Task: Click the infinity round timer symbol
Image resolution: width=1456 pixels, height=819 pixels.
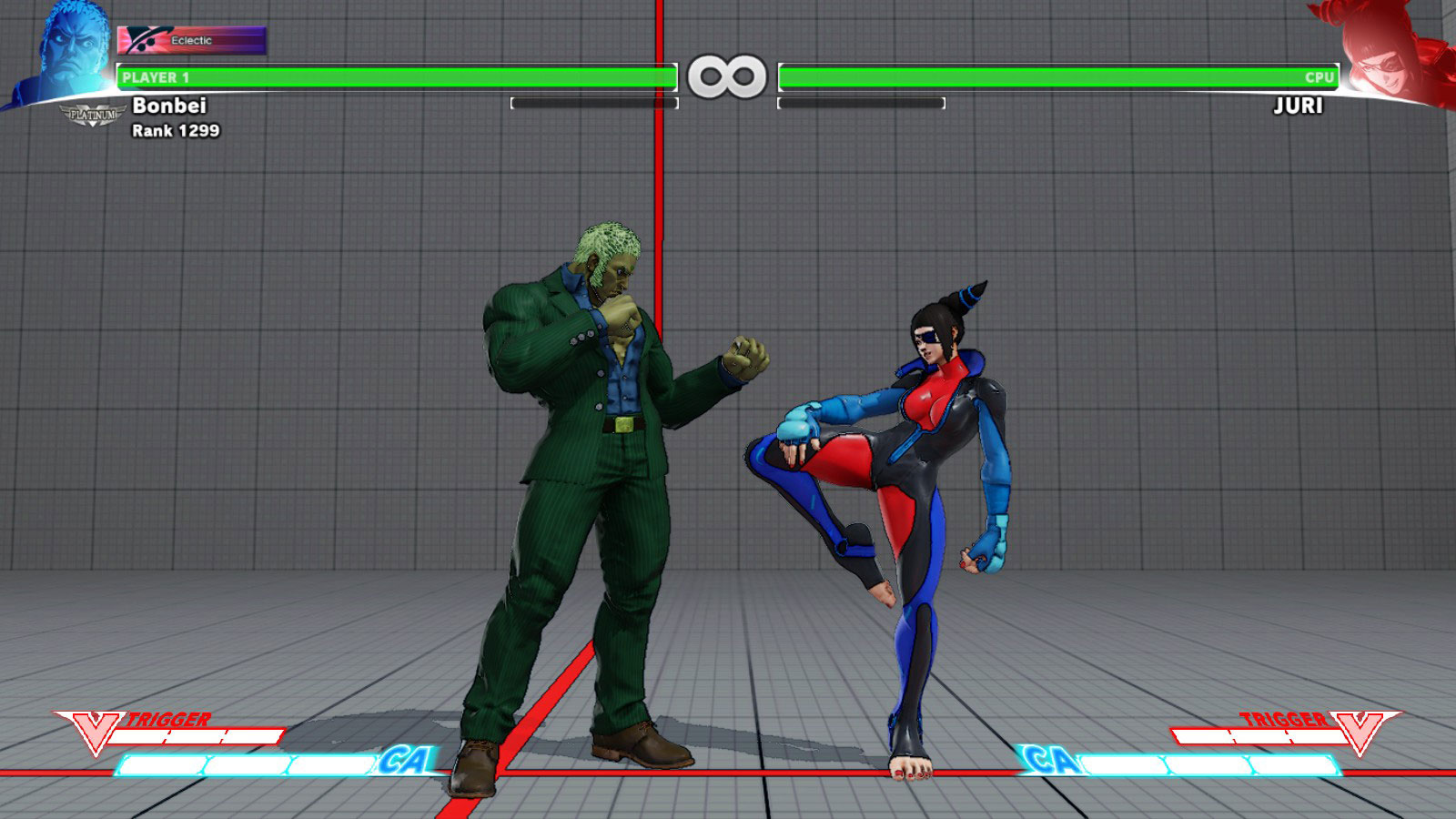Action: pyautogui.click(x=726, y=75)
